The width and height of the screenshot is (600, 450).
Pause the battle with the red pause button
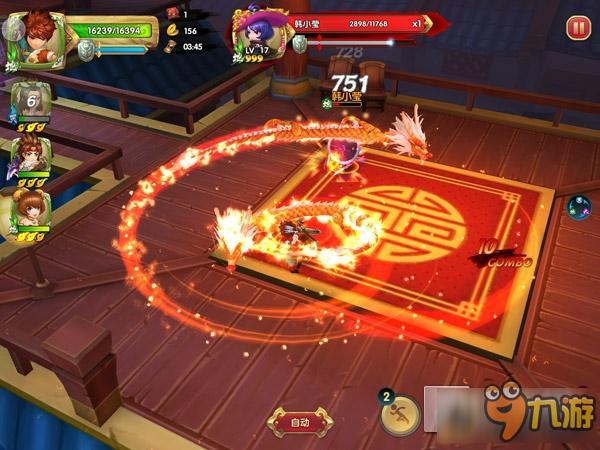578,28
